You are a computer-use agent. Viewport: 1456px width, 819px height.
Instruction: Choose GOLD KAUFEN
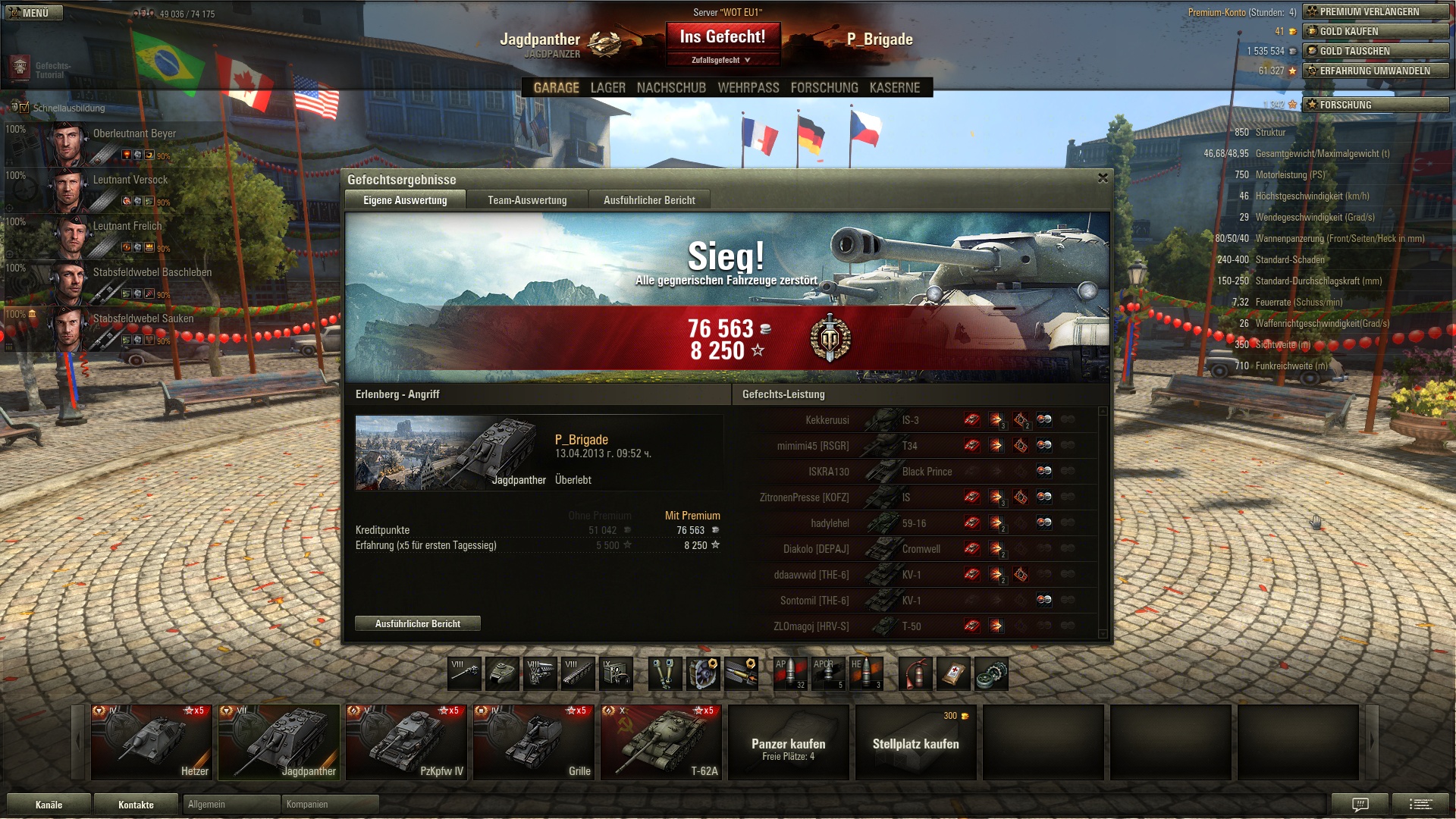point(1376,32)
